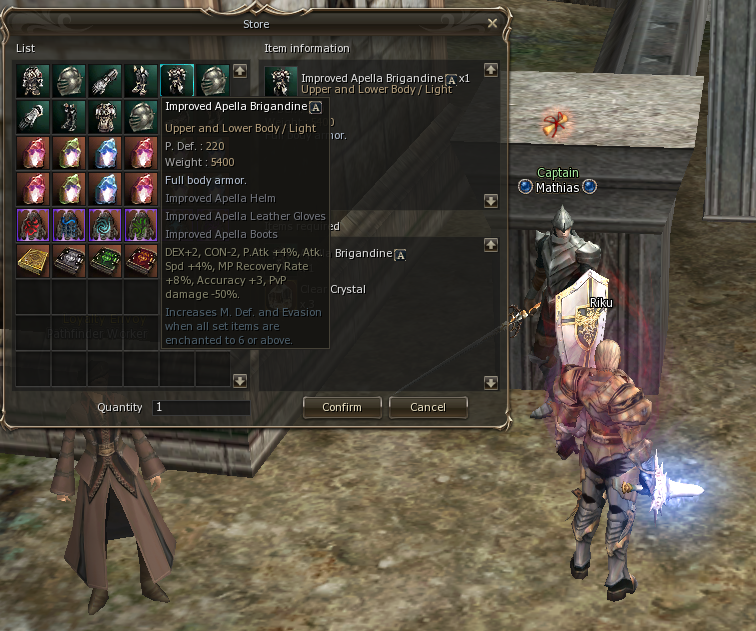
Task: Select the highlighted Improved Apella Brigandine slot
Action: pyautogui.click(x=176, y=80)
